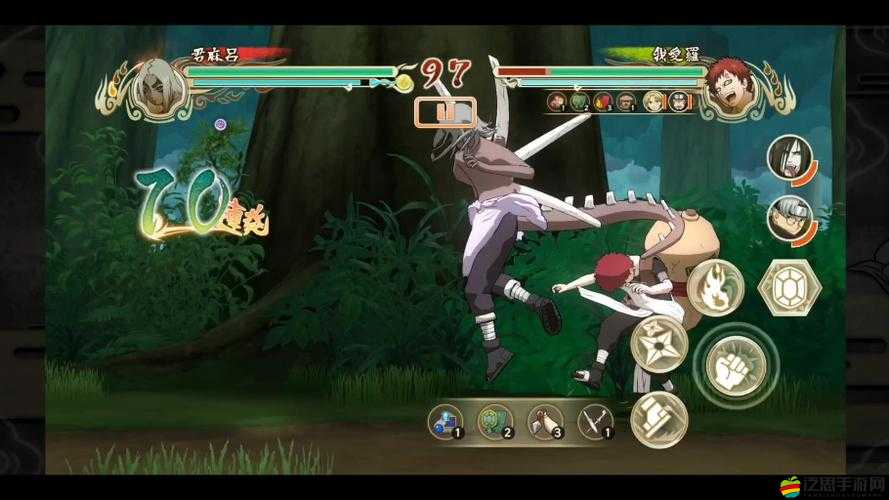Use the blue item in the first slot
889x500 pixels.
click(445, 421)
